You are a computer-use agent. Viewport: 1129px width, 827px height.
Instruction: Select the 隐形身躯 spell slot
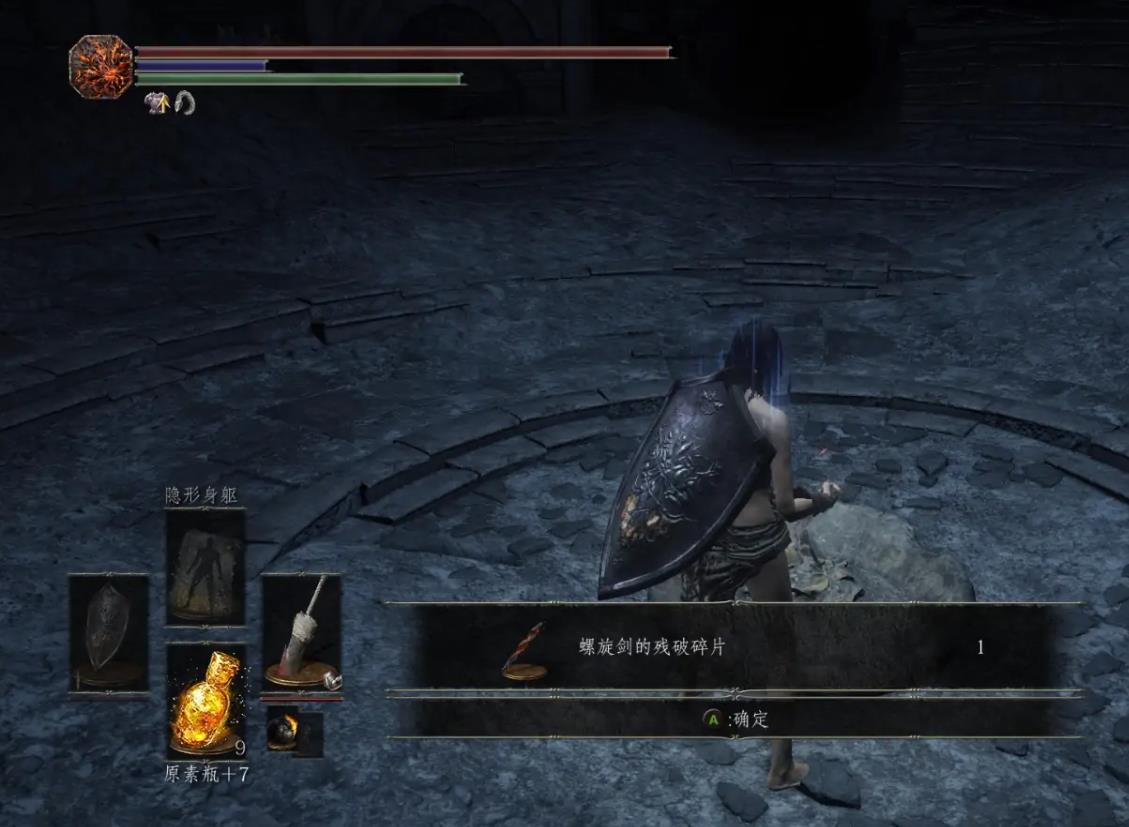[205, 566]
